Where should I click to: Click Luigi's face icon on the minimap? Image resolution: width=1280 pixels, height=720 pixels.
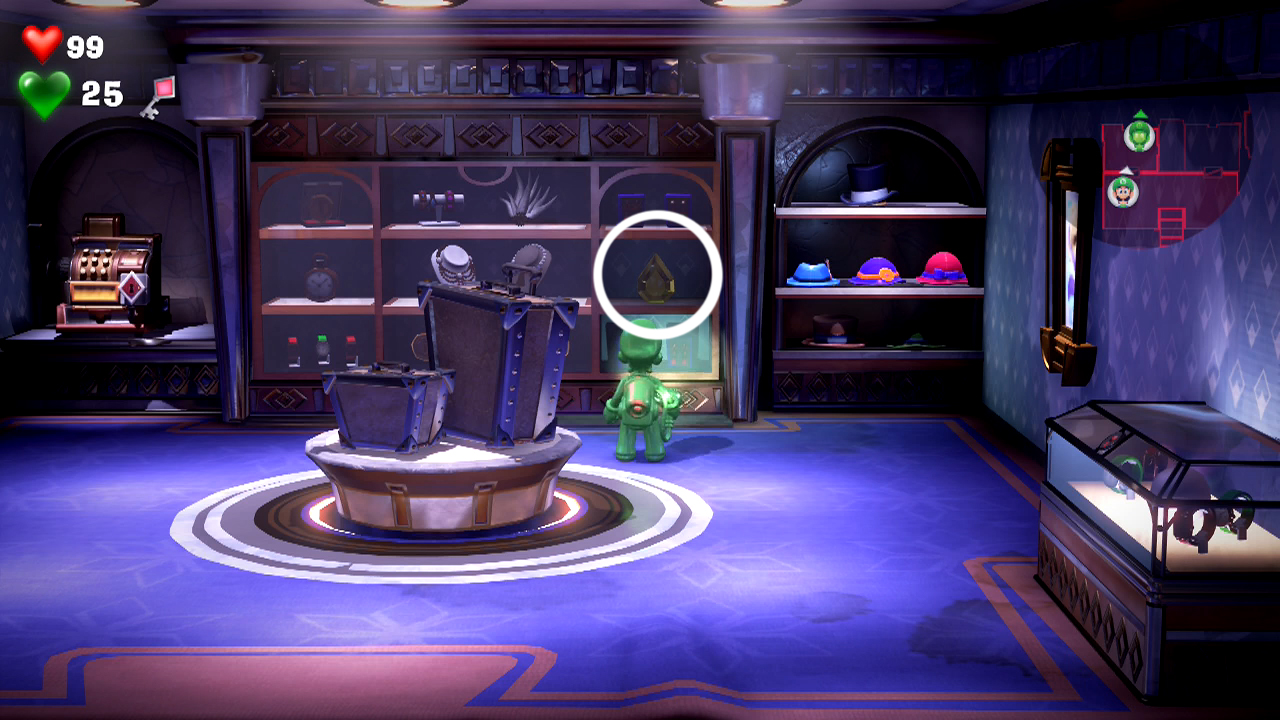tap(1124, 193)
